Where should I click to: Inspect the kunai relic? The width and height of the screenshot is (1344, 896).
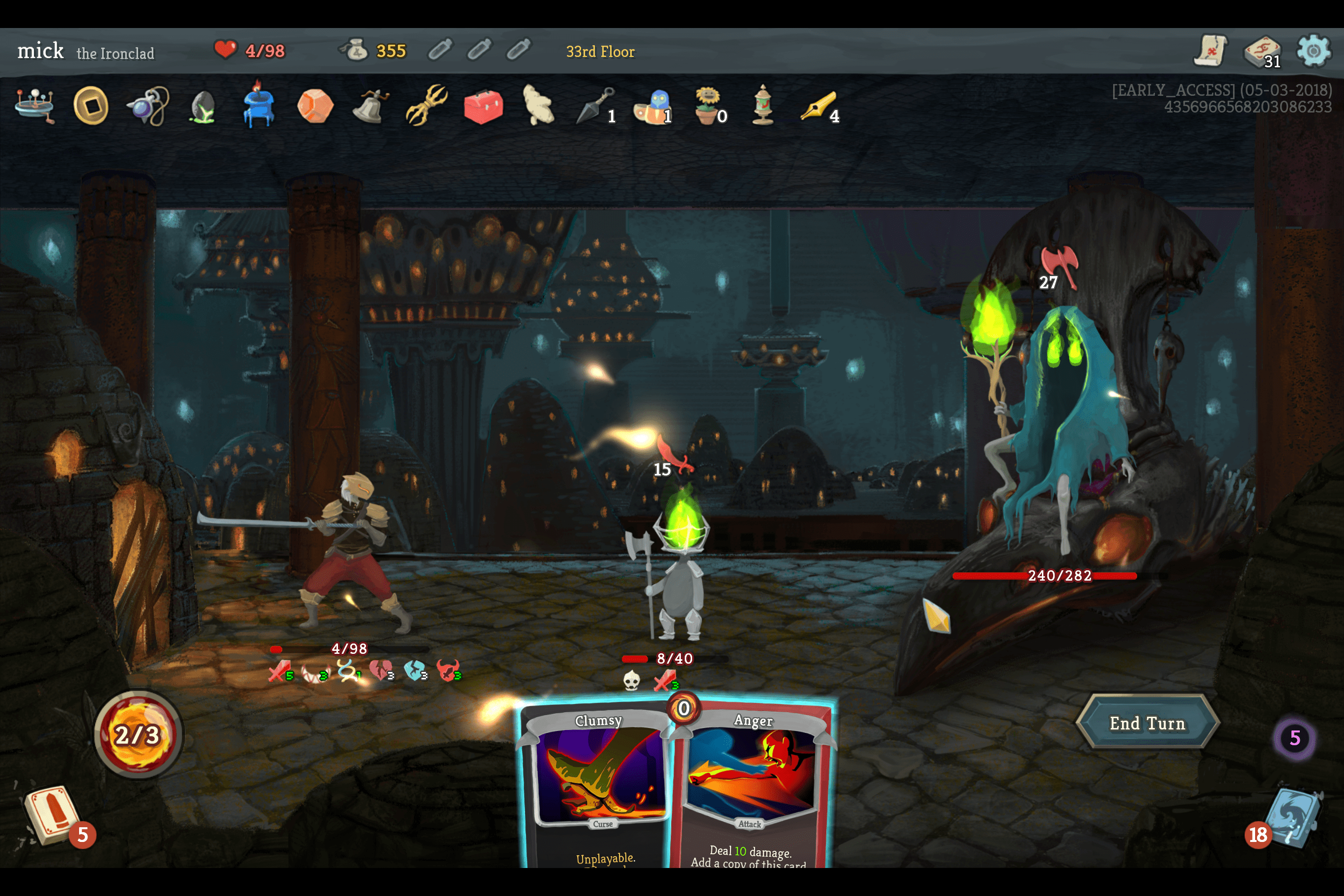[594, 106]
